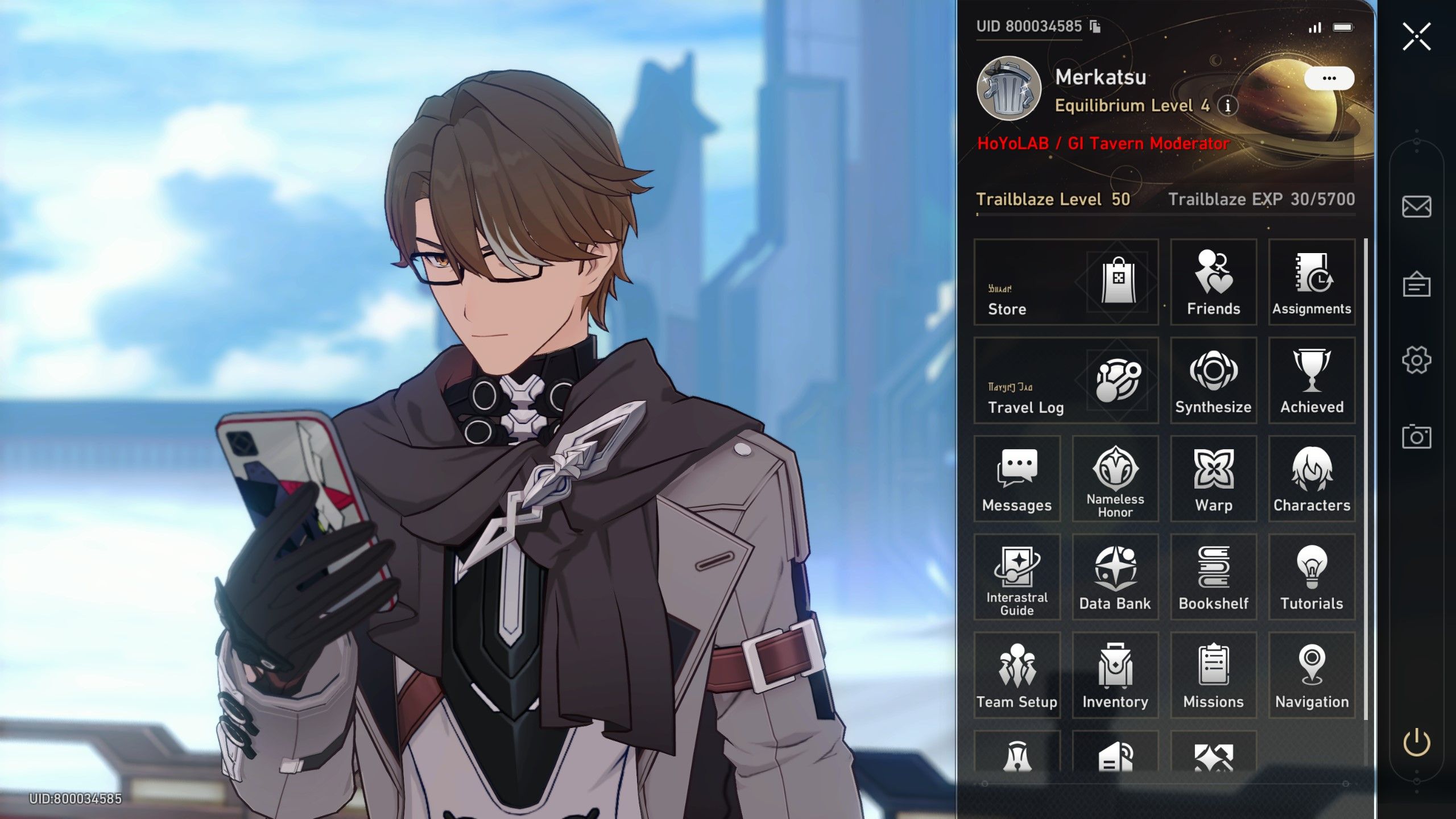Check mail using the envelope sidebar icon
Image resolution: width=1456 pixels, height=819 pixels.
pos(1416,206)
